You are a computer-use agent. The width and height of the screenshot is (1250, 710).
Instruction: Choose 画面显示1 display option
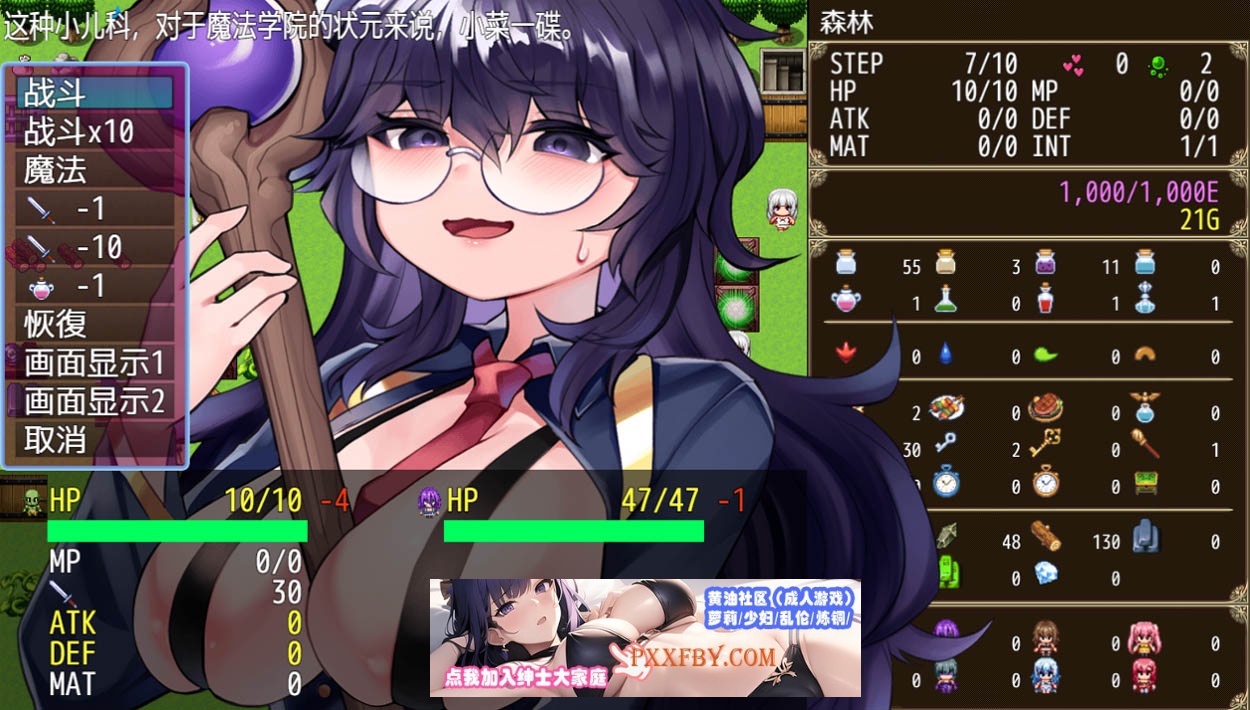tap(95, 363)
